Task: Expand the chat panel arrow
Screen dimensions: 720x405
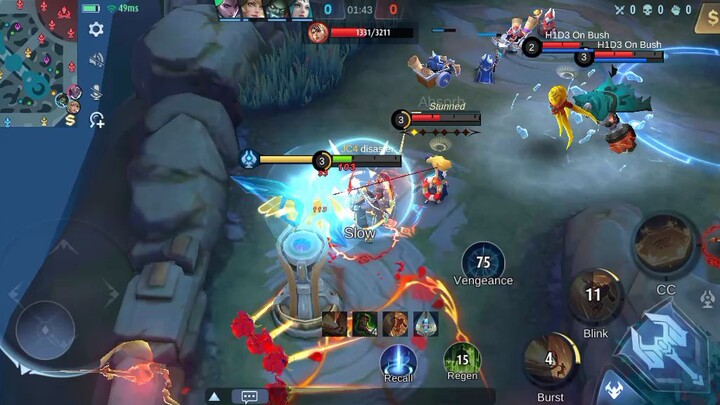Action: coord(214,396)
